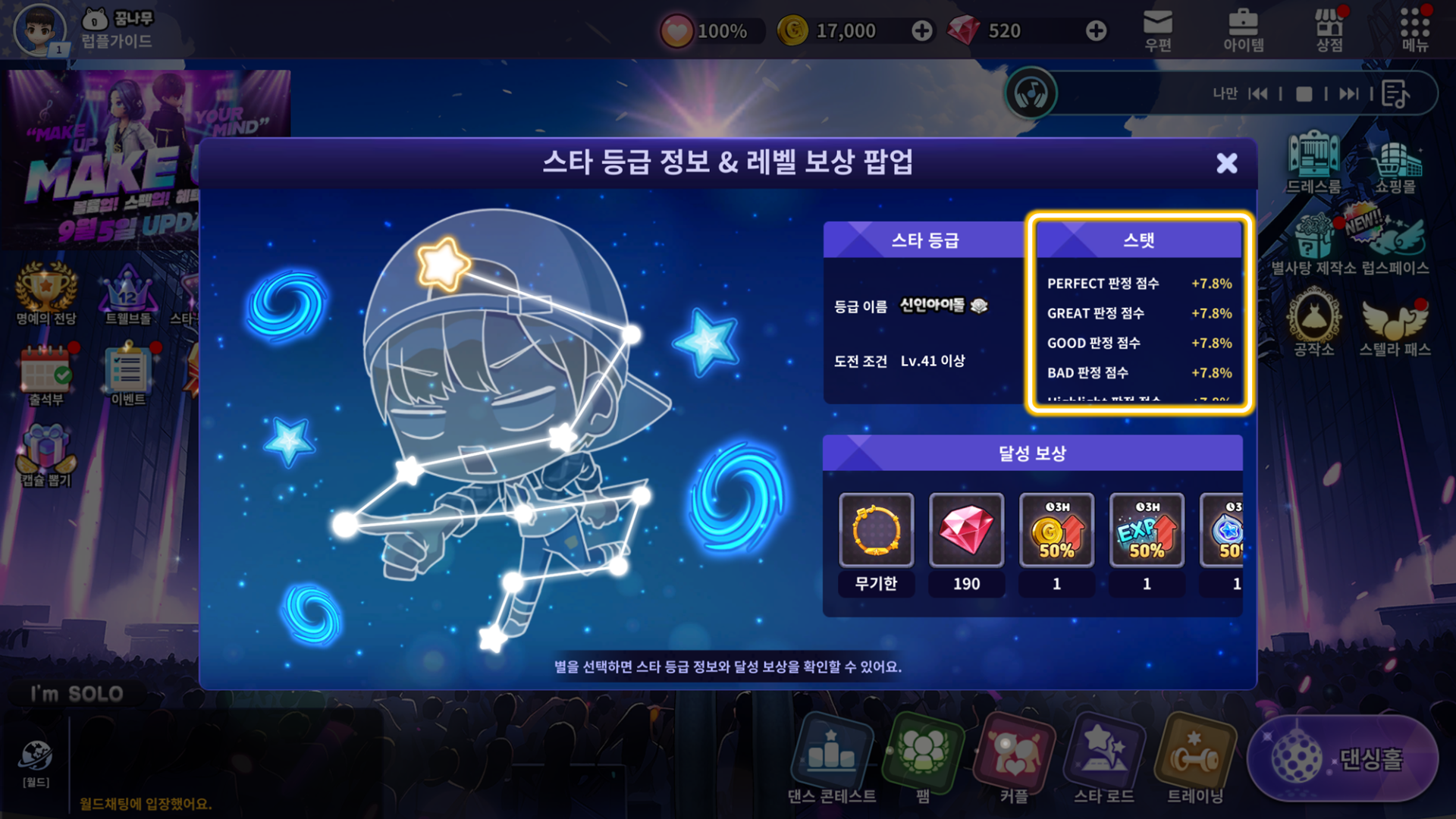This screenshot has height=819, width=1456.
Task: Open the 상점 shop
Action: 1329,30
